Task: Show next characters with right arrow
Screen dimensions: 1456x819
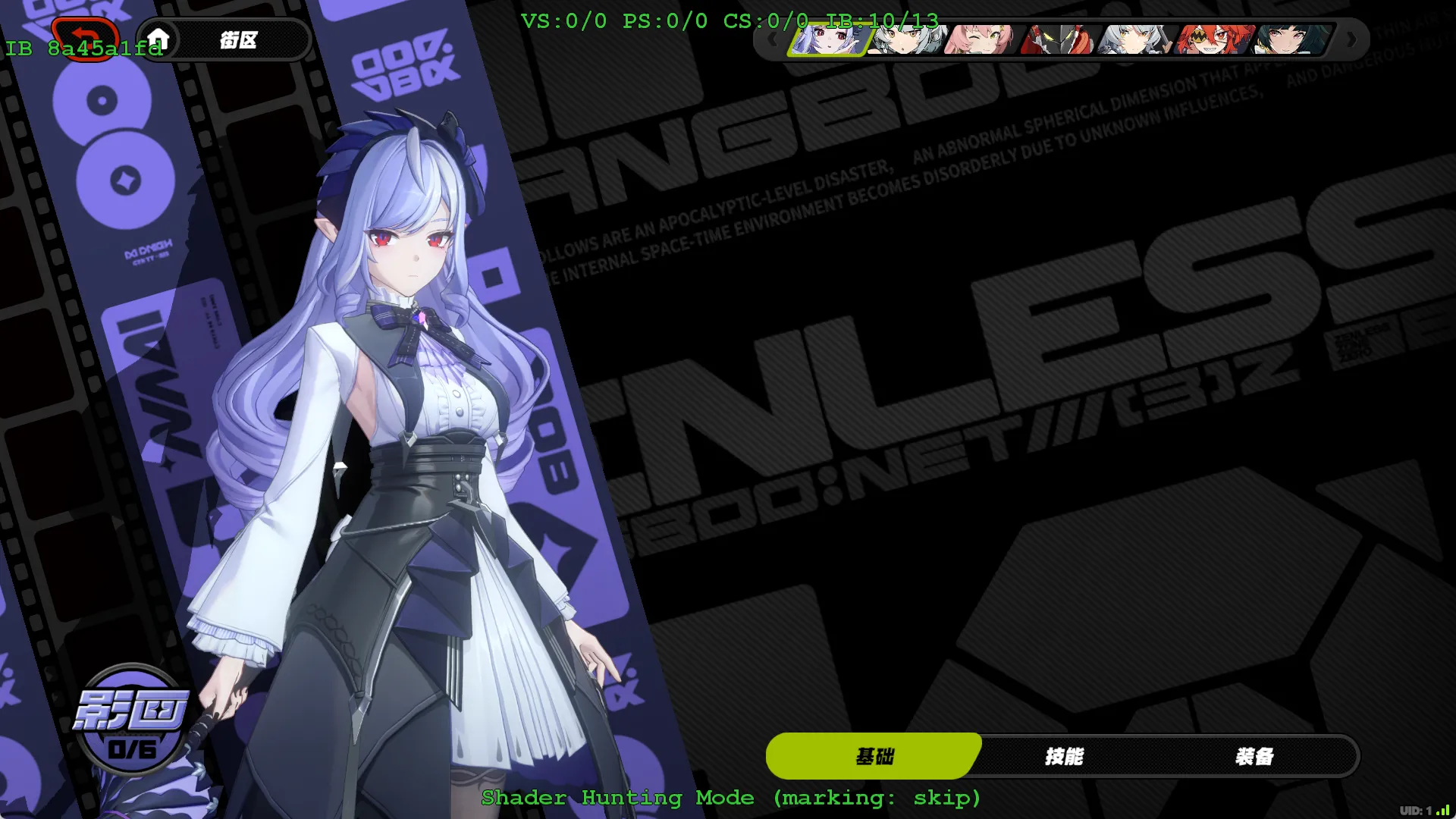Action: [x=1351, y=39]
